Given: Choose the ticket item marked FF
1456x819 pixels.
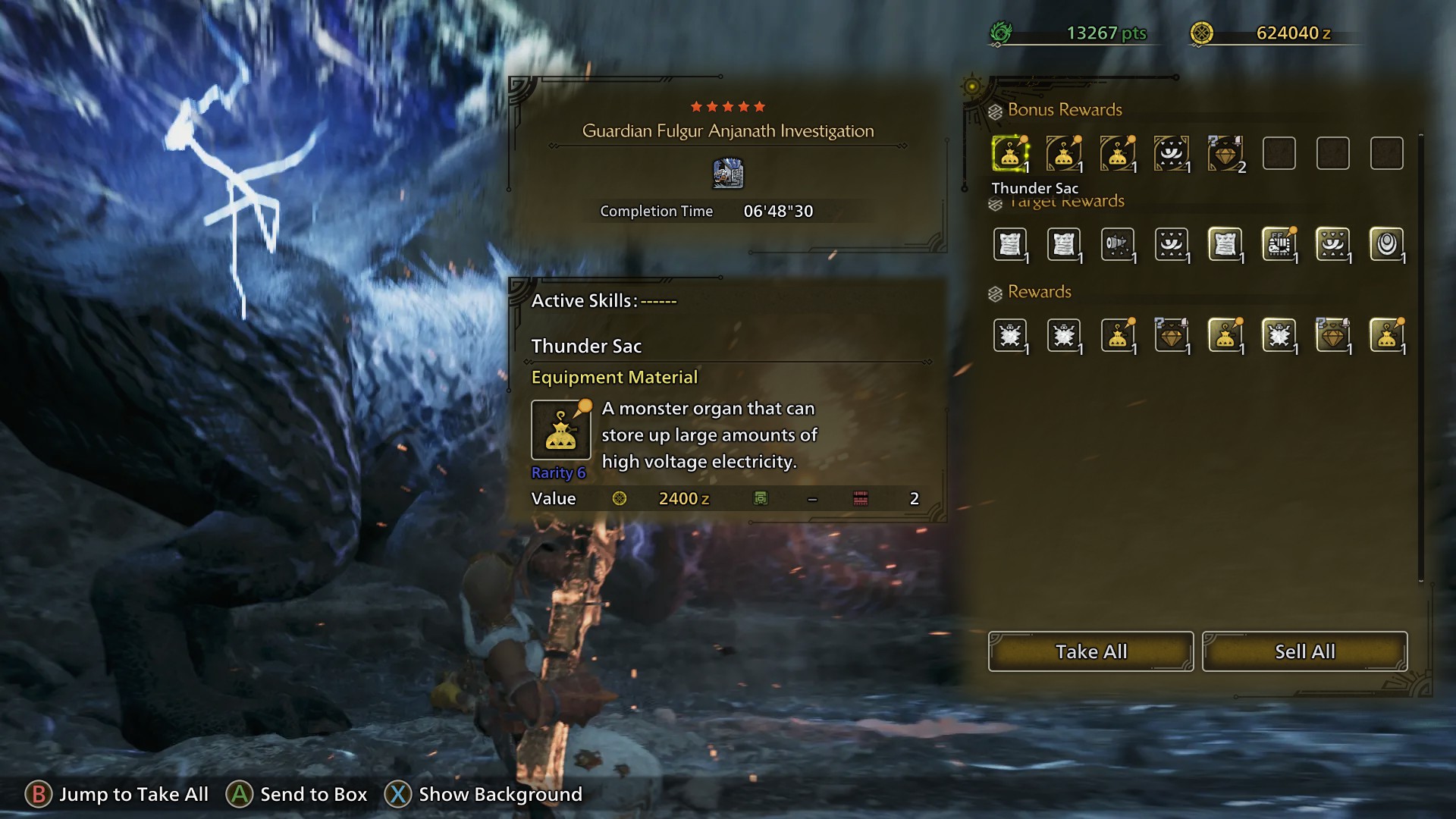Looking at the screenshot, I should 1279,244.
